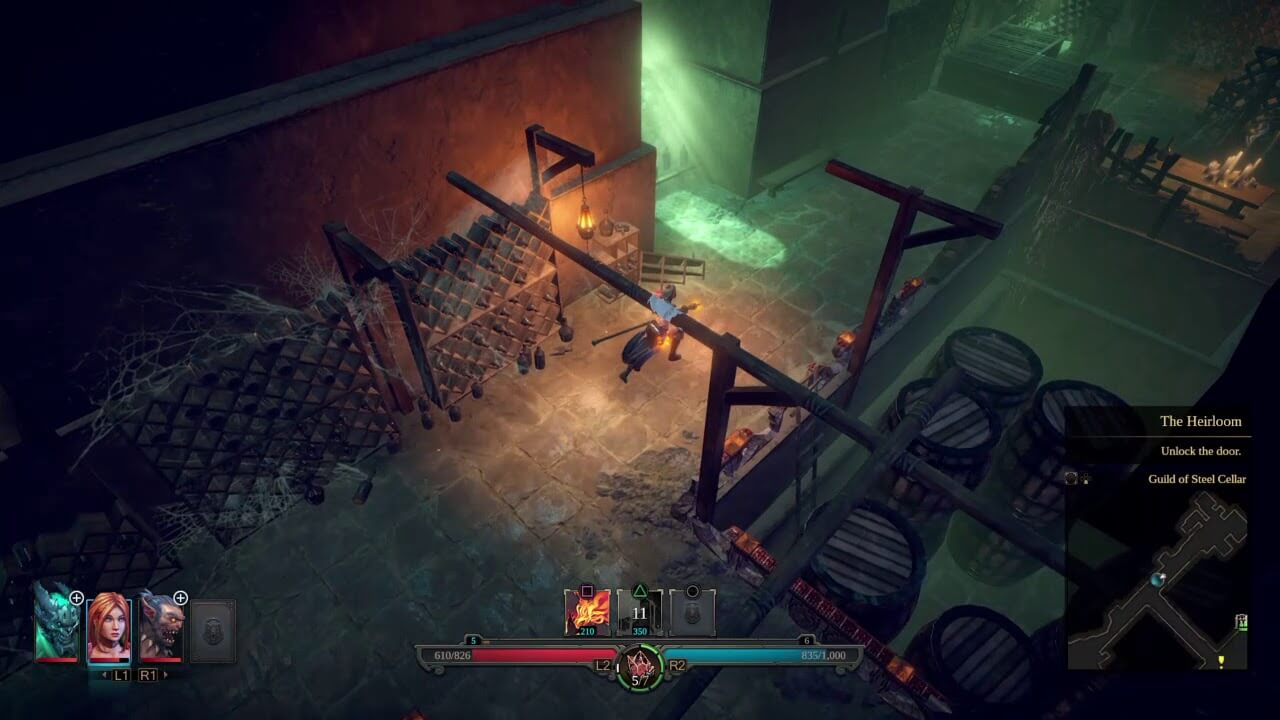Click the green door marker on minimap
Viewport: 1280px width, 720px height.
(1241, 621)
